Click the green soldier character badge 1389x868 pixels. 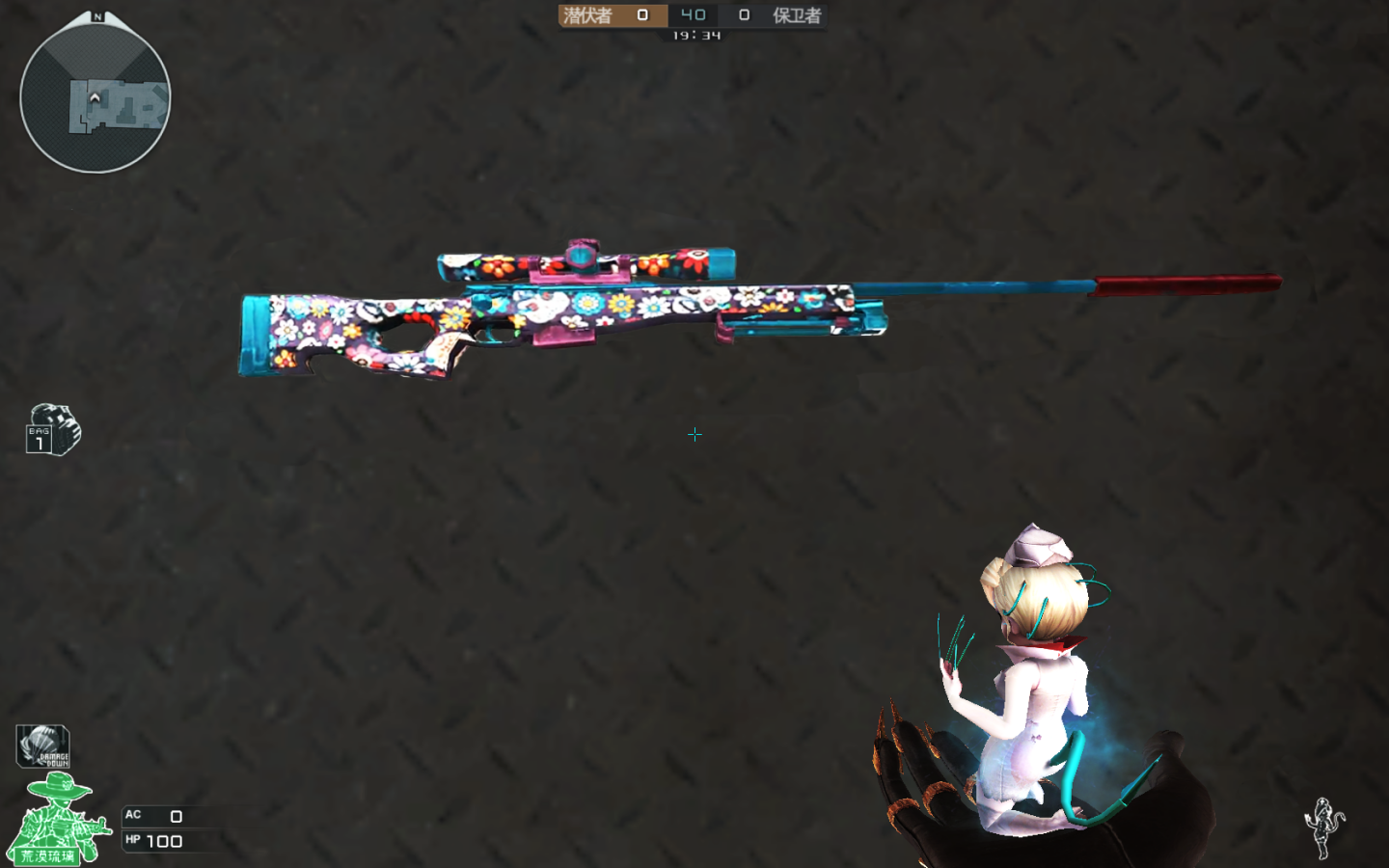[58, 820]
